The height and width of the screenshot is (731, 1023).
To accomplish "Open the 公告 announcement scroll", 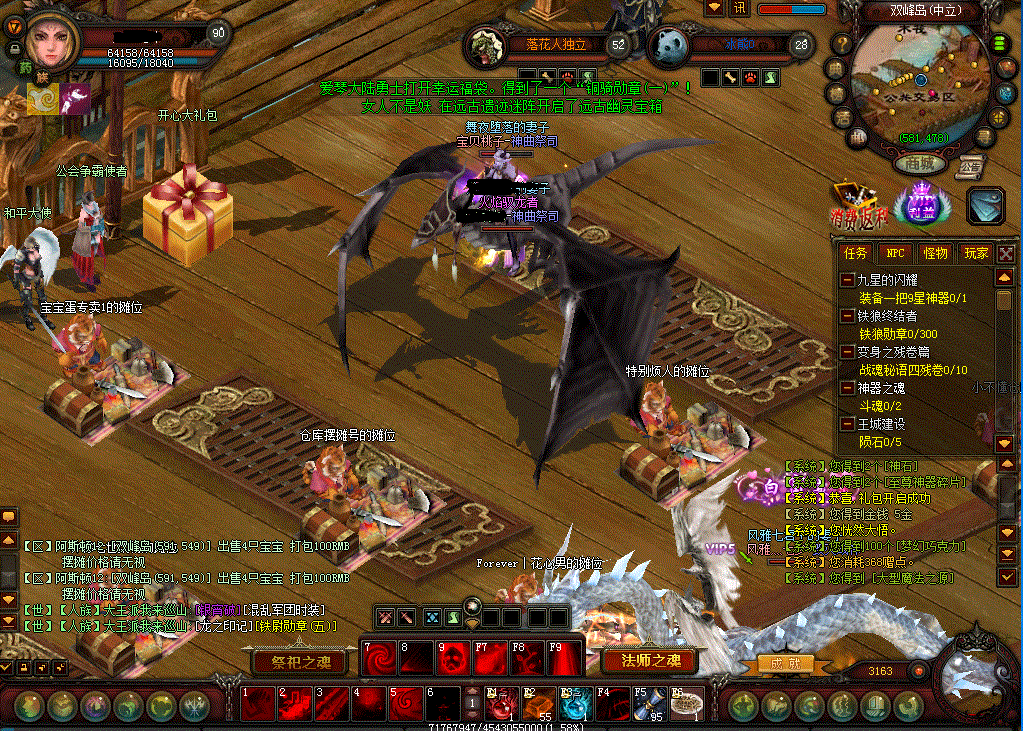I will (x=968, y=166).
